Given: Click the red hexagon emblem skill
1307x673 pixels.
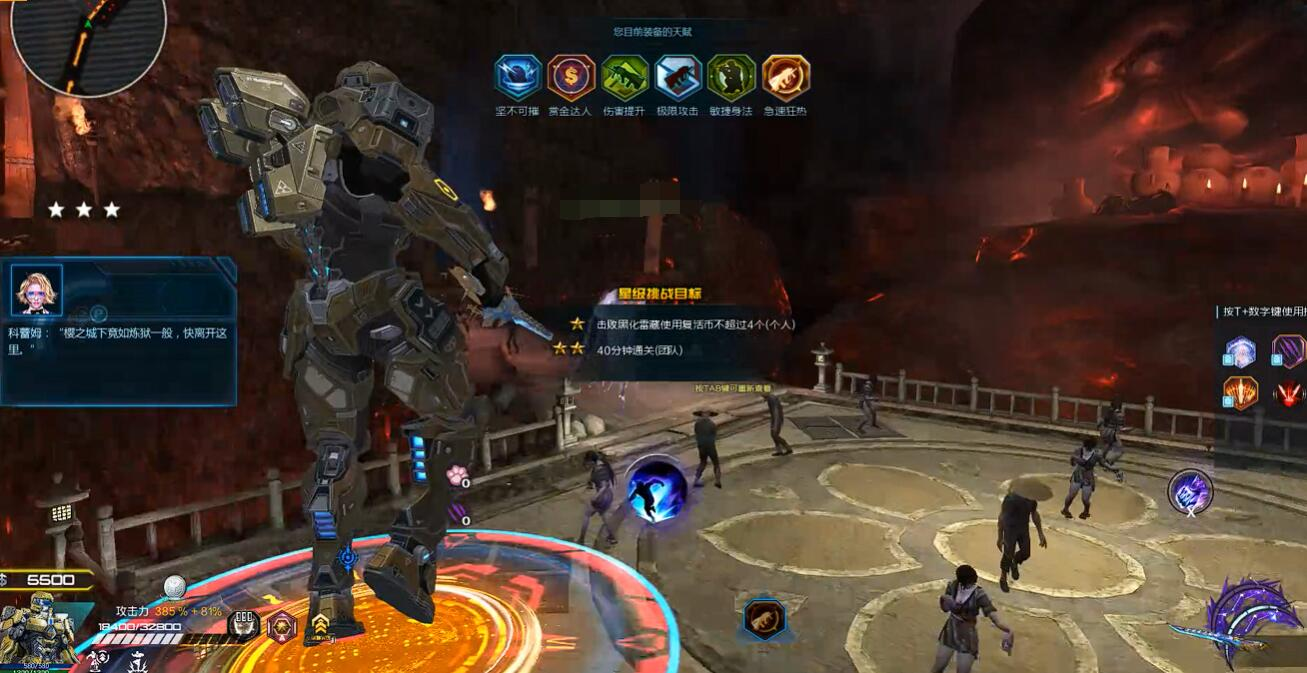Looking at the screenshot, I should tap(282, 626).
